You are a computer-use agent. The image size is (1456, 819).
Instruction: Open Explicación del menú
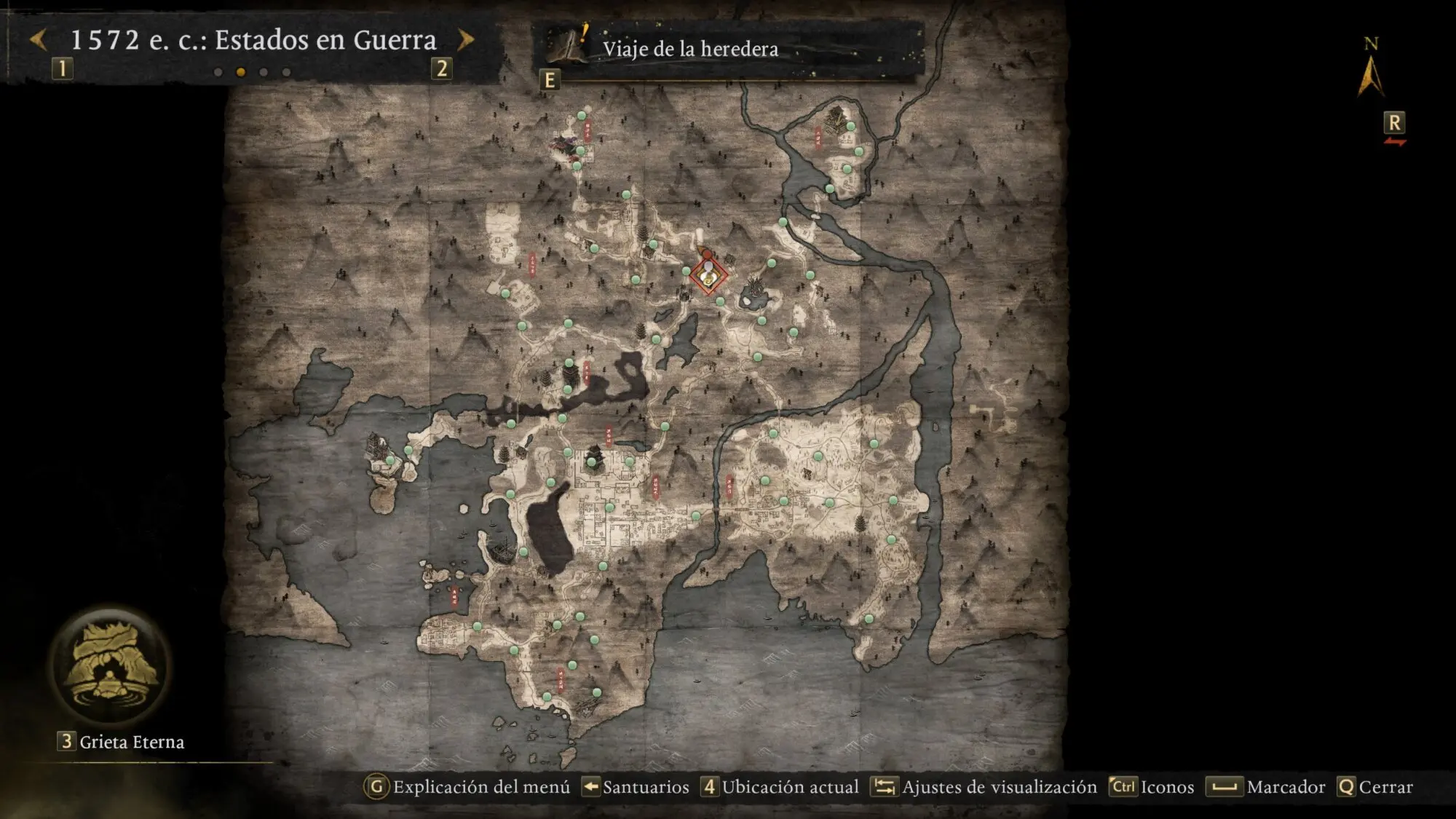[x=467, y=787]
